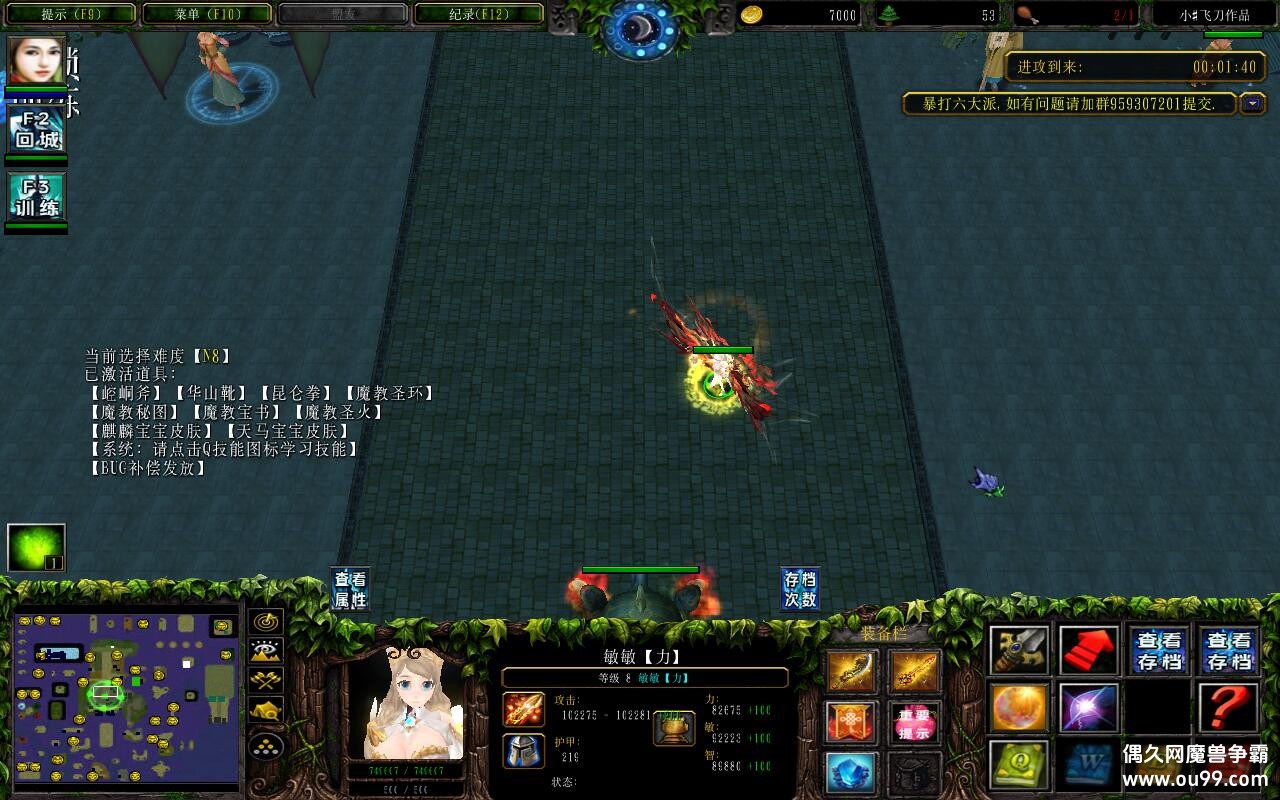
Task: Select the blue crystal item slot
Action: 852,772
